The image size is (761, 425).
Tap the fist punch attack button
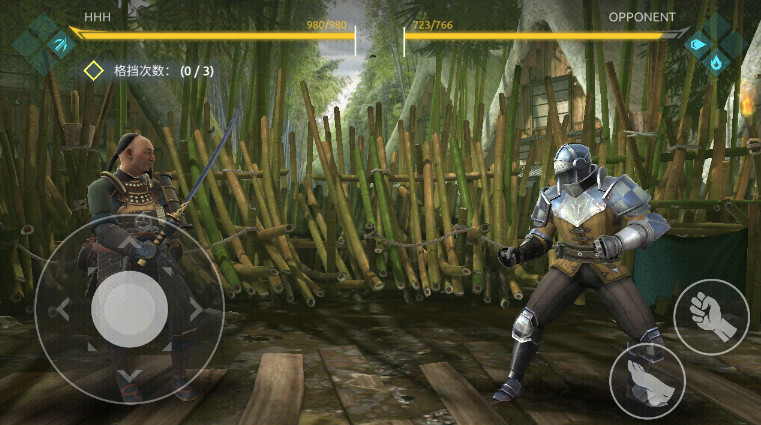(712, 317)
